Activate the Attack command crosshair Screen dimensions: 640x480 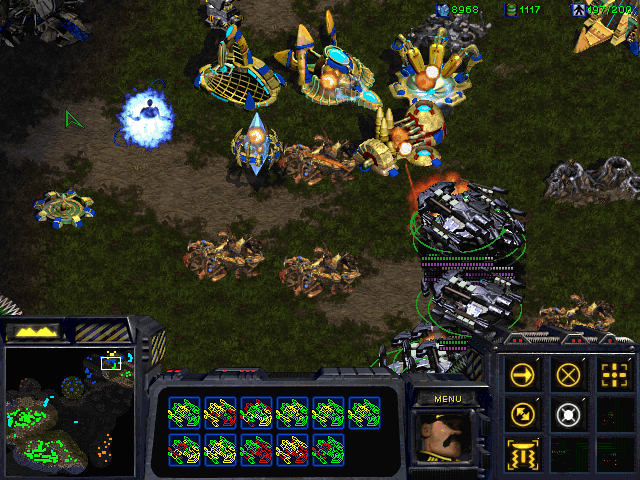pos(612,375)
